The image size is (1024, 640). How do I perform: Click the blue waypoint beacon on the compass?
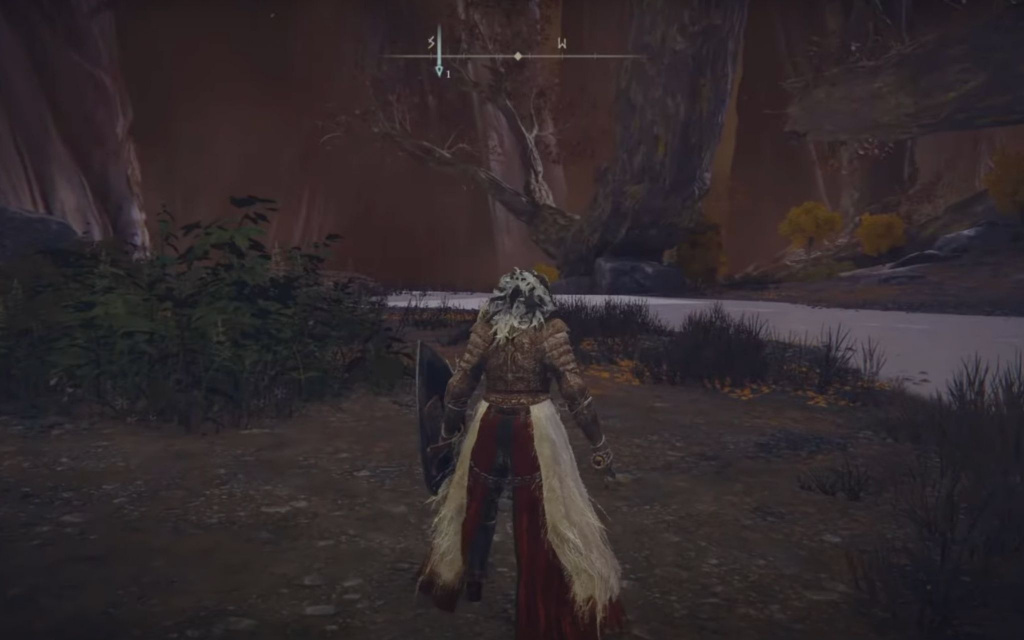click(x=438, y=58)
